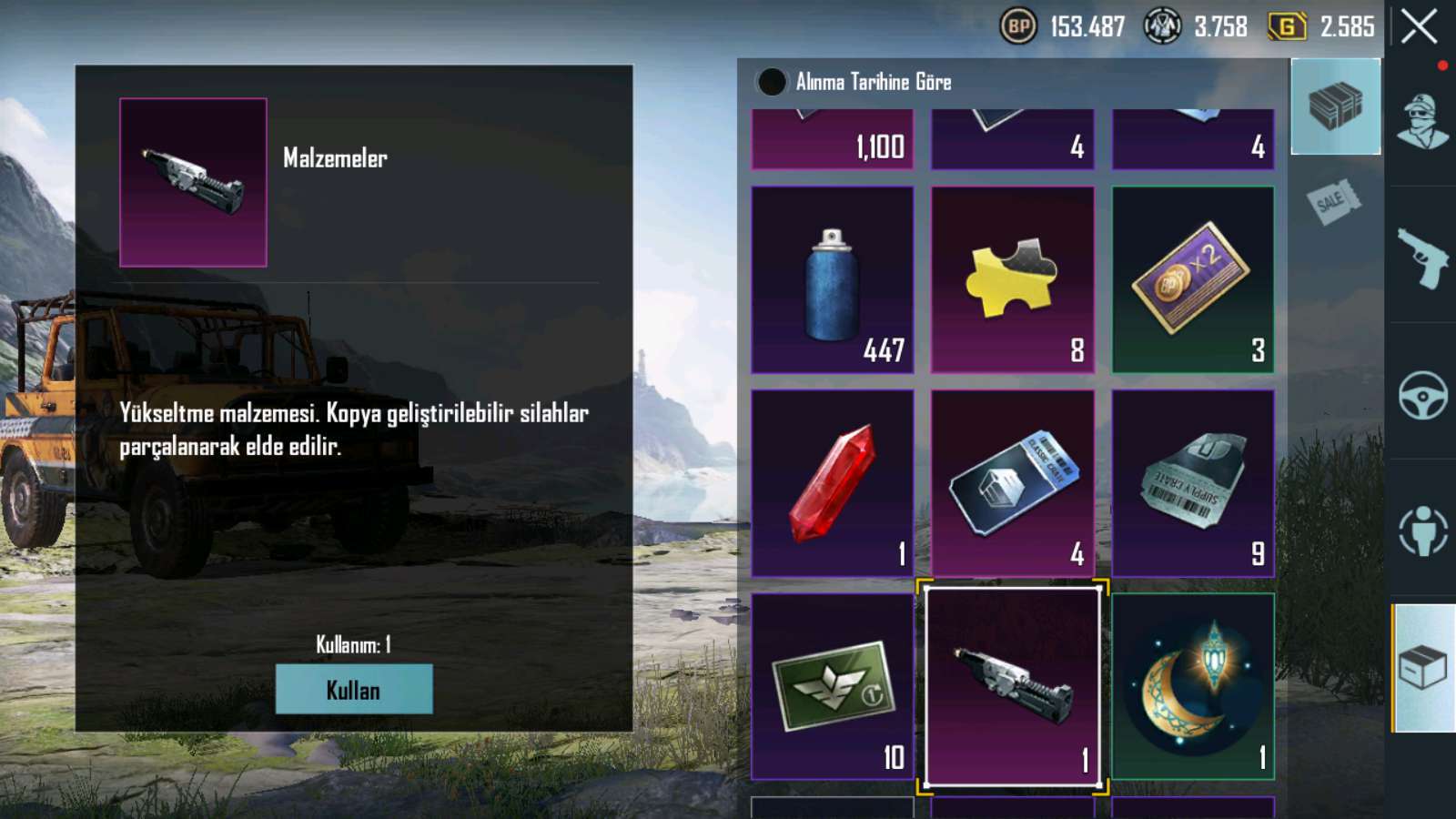Select the supply crate coupon scrap
Screen dimensions: 1456x819
1192,483
